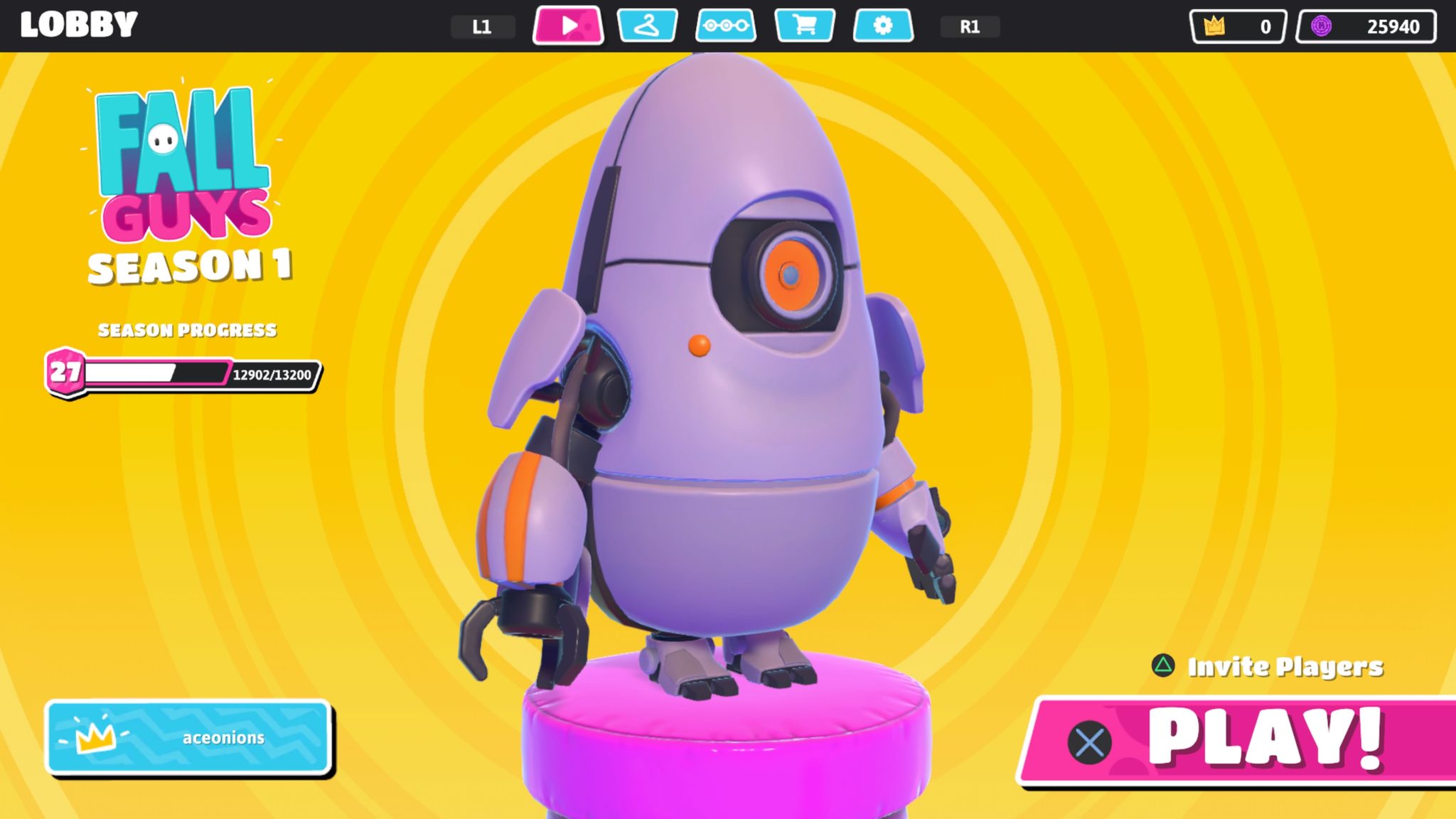1456x819 pixels.
Task: Click the Fall Guys Season 1 logo
Action: click(183, 178)
